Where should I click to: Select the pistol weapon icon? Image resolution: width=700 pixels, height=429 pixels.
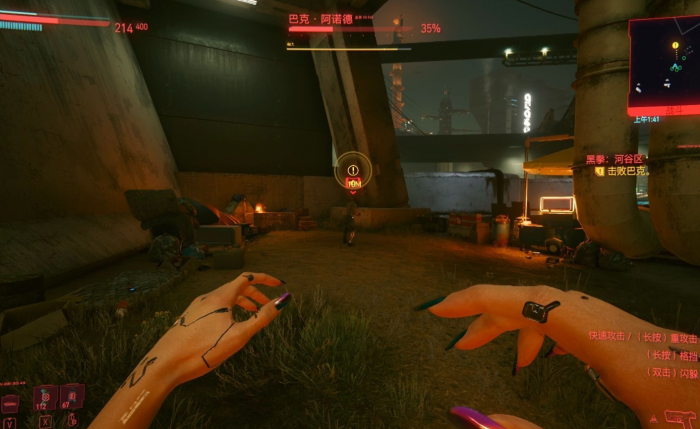(680, 416)
